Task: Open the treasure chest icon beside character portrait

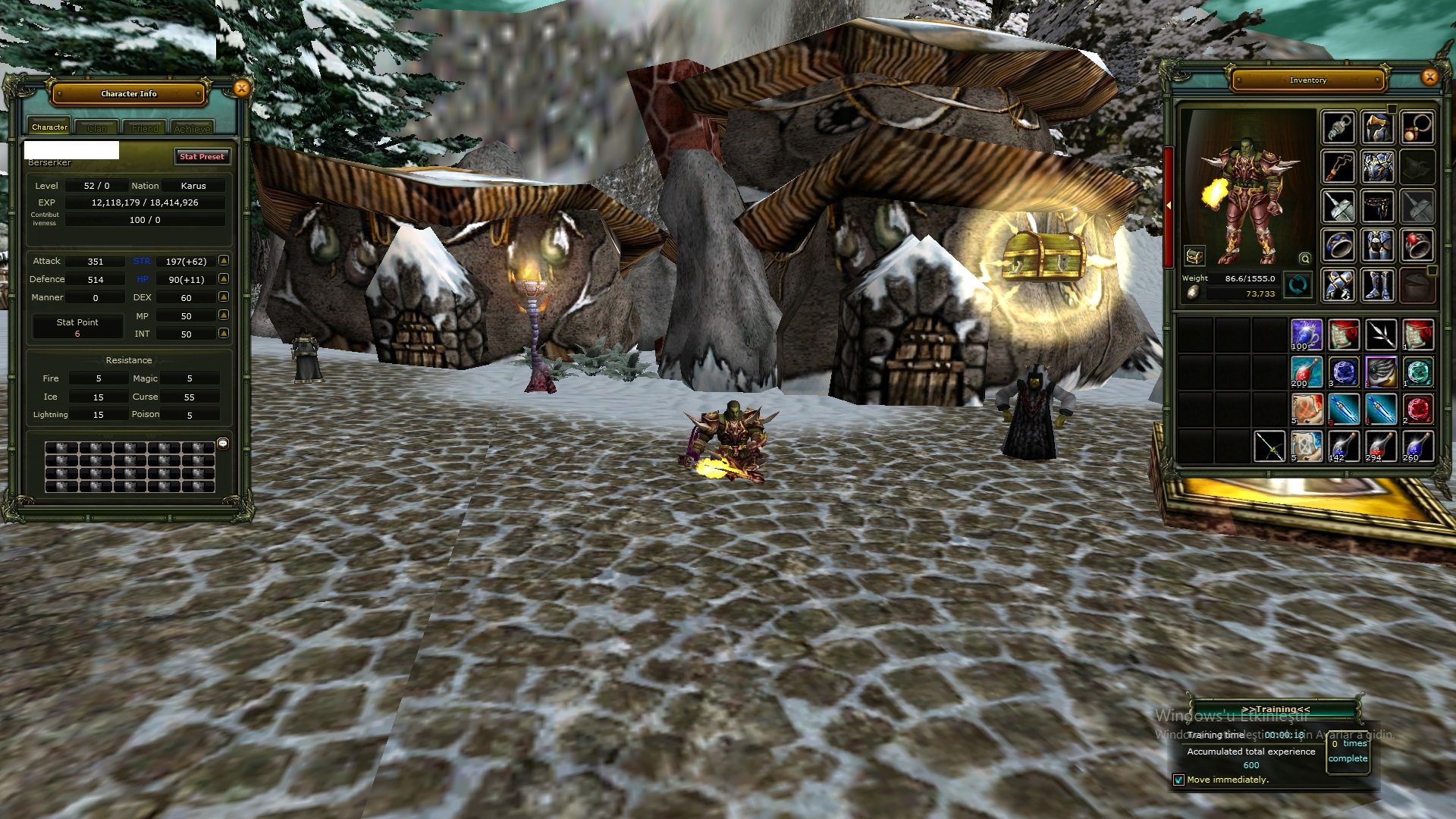Action: 1194,256
